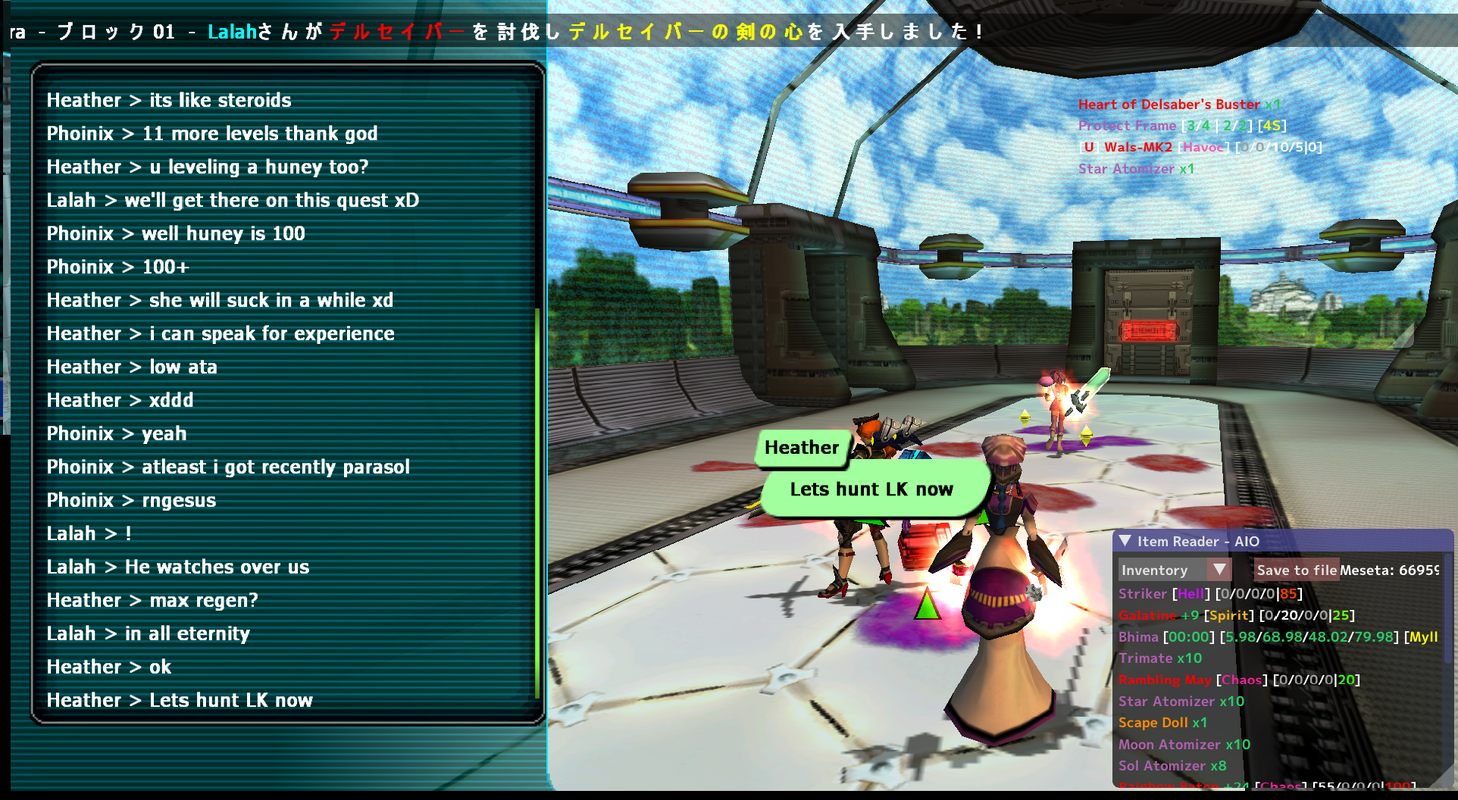Choose the Bhima mag row

[x=1270, y=637]
